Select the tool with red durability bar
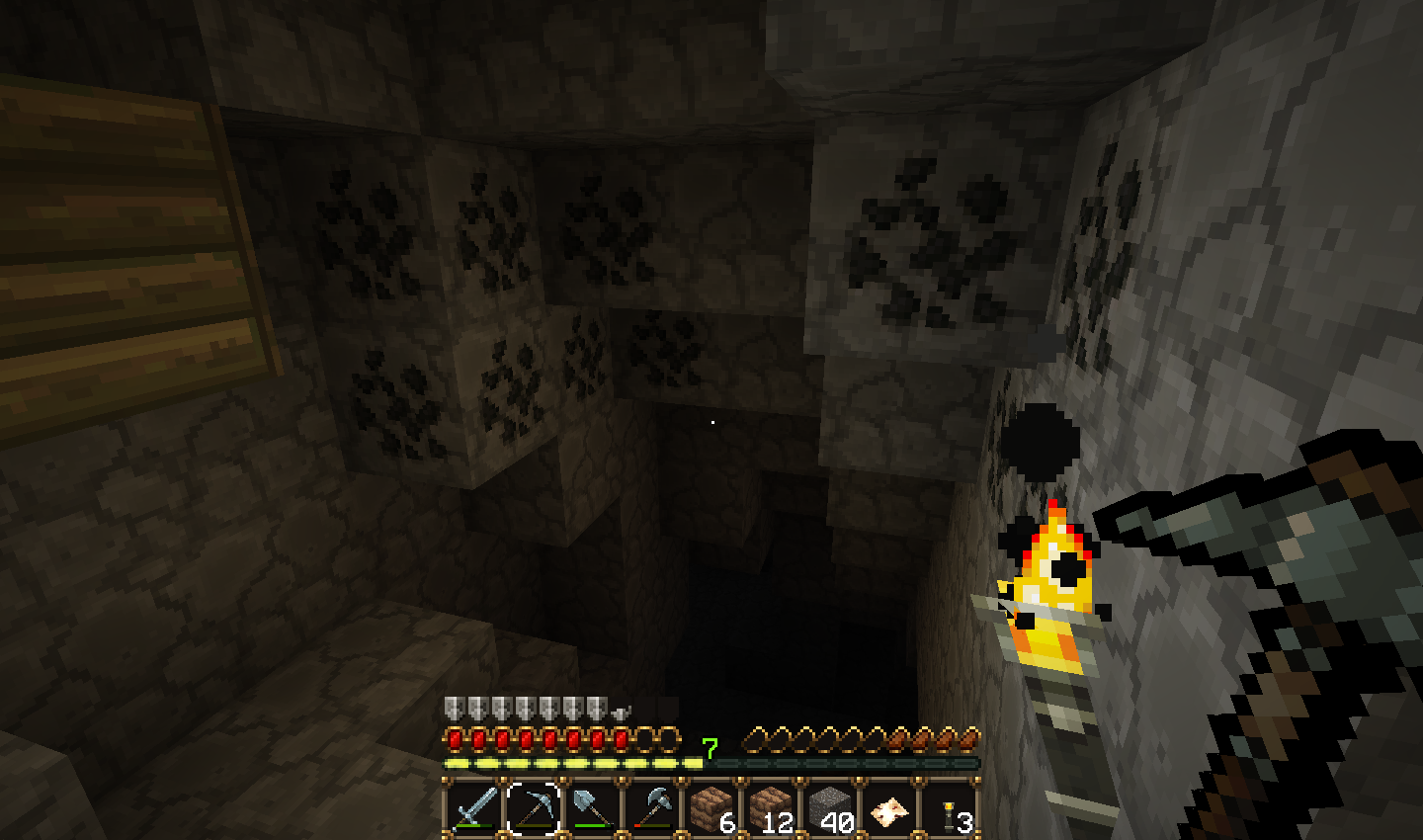Screen dimensions: 1423x840 coord(651,808)
